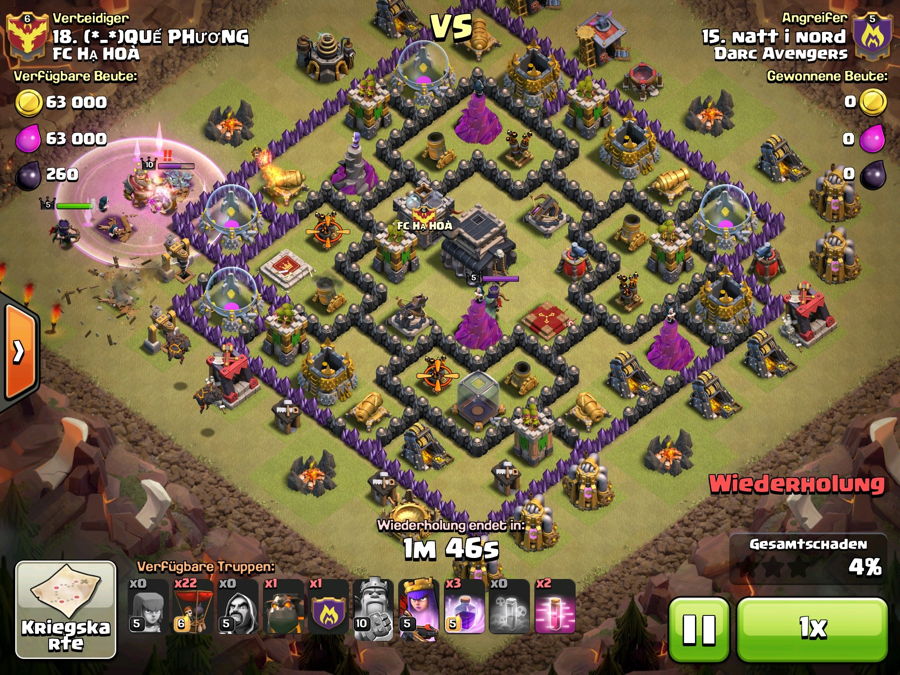Select the Clan Castle troops slot

point(329,606)
